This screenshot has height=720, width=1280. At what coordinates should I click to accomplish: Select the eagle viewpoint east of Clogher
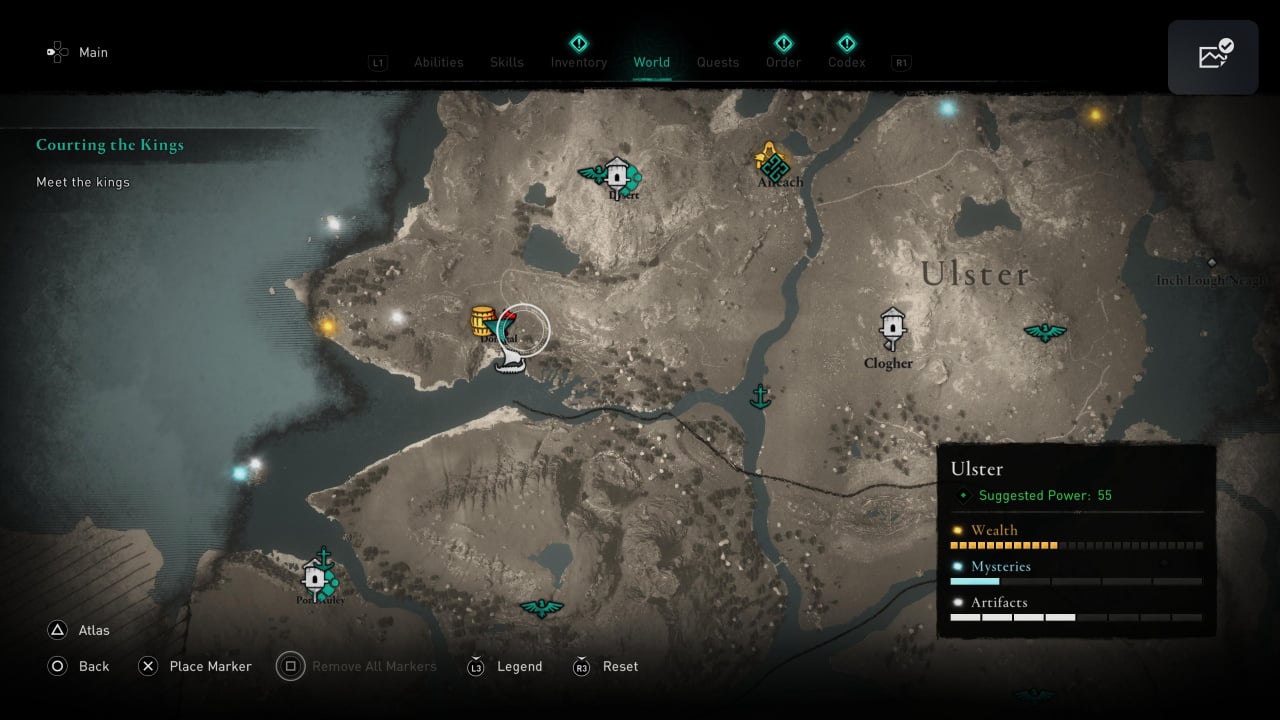pyautogui.click(x=1044, y=331)
